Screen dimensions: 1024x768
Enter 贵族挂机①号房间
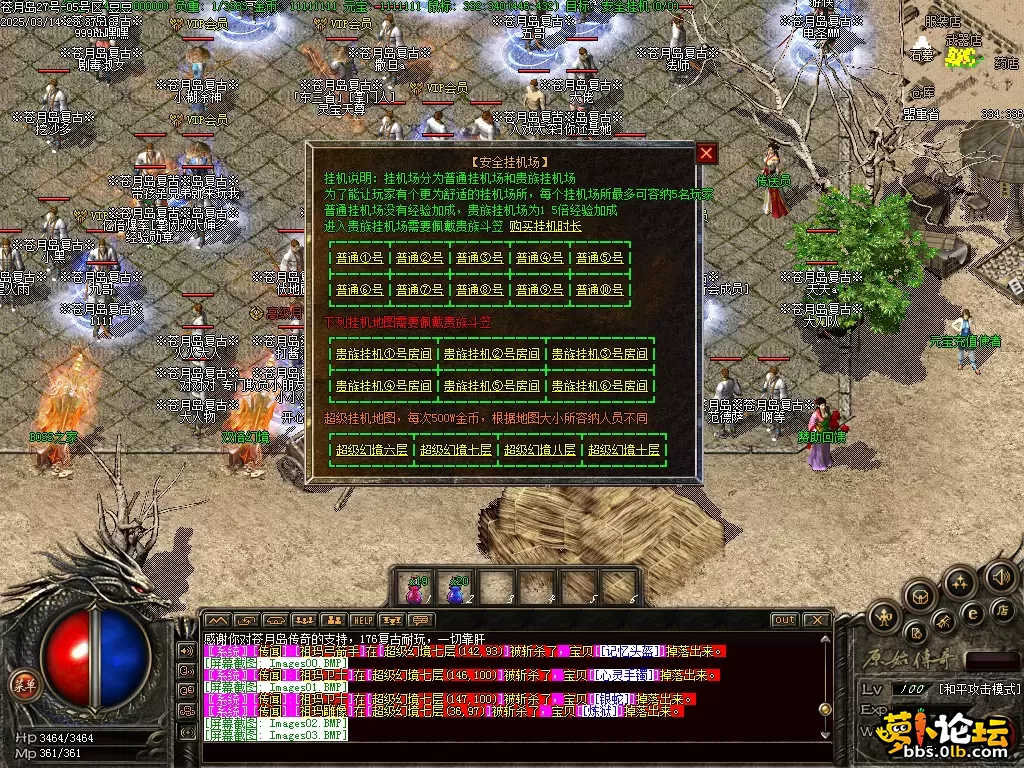pyautogui.click(x=380, y=353)
